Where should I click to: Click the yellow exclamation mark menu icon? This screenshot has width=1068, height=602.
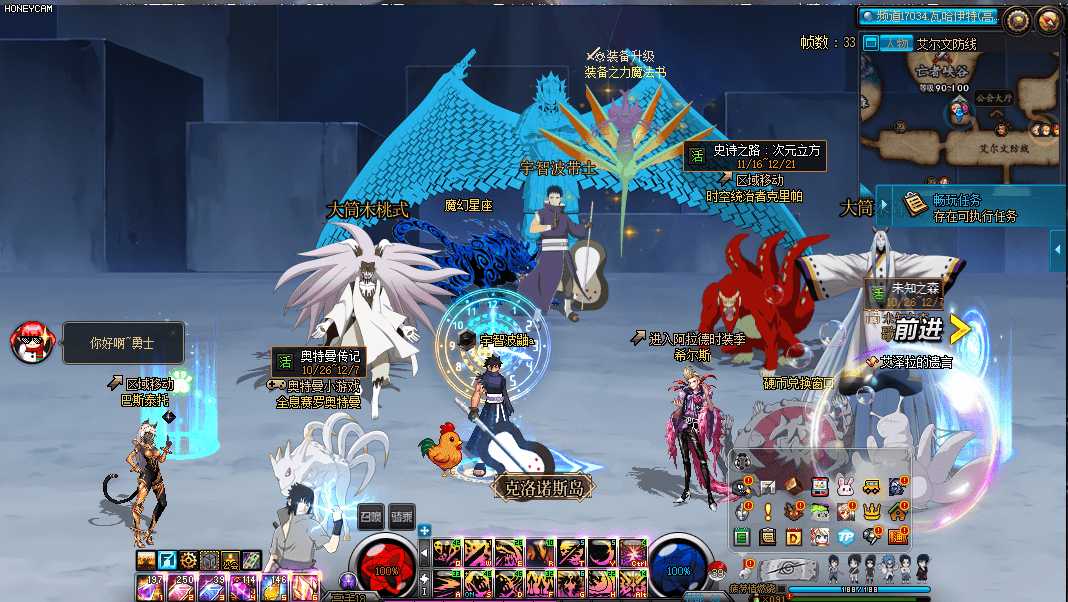[x=767, y=512]
